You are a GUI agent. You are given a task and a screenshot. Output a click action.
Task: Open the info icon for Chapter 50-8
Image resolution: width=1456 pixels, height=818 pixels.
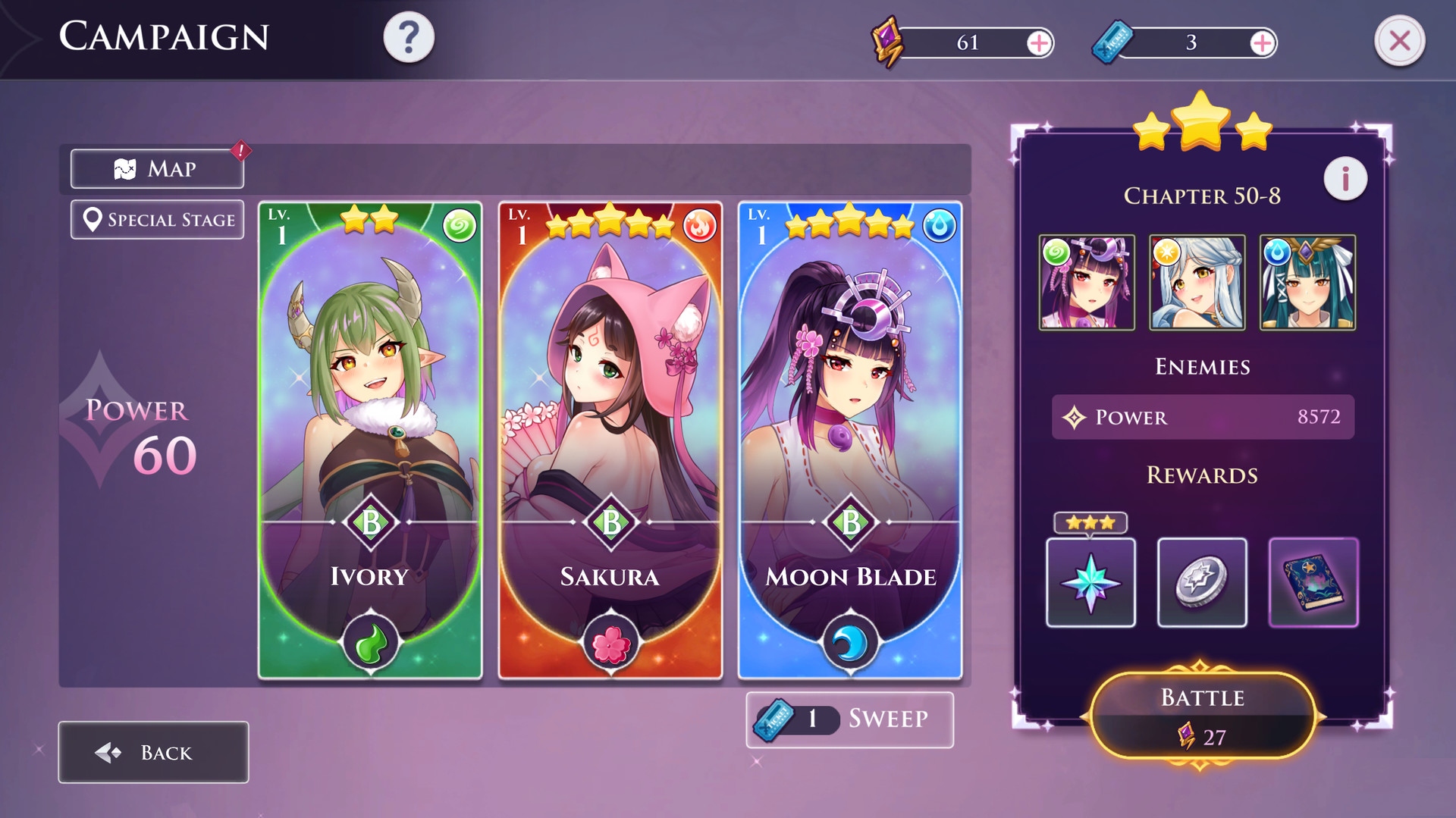(x=1345, y=179)
